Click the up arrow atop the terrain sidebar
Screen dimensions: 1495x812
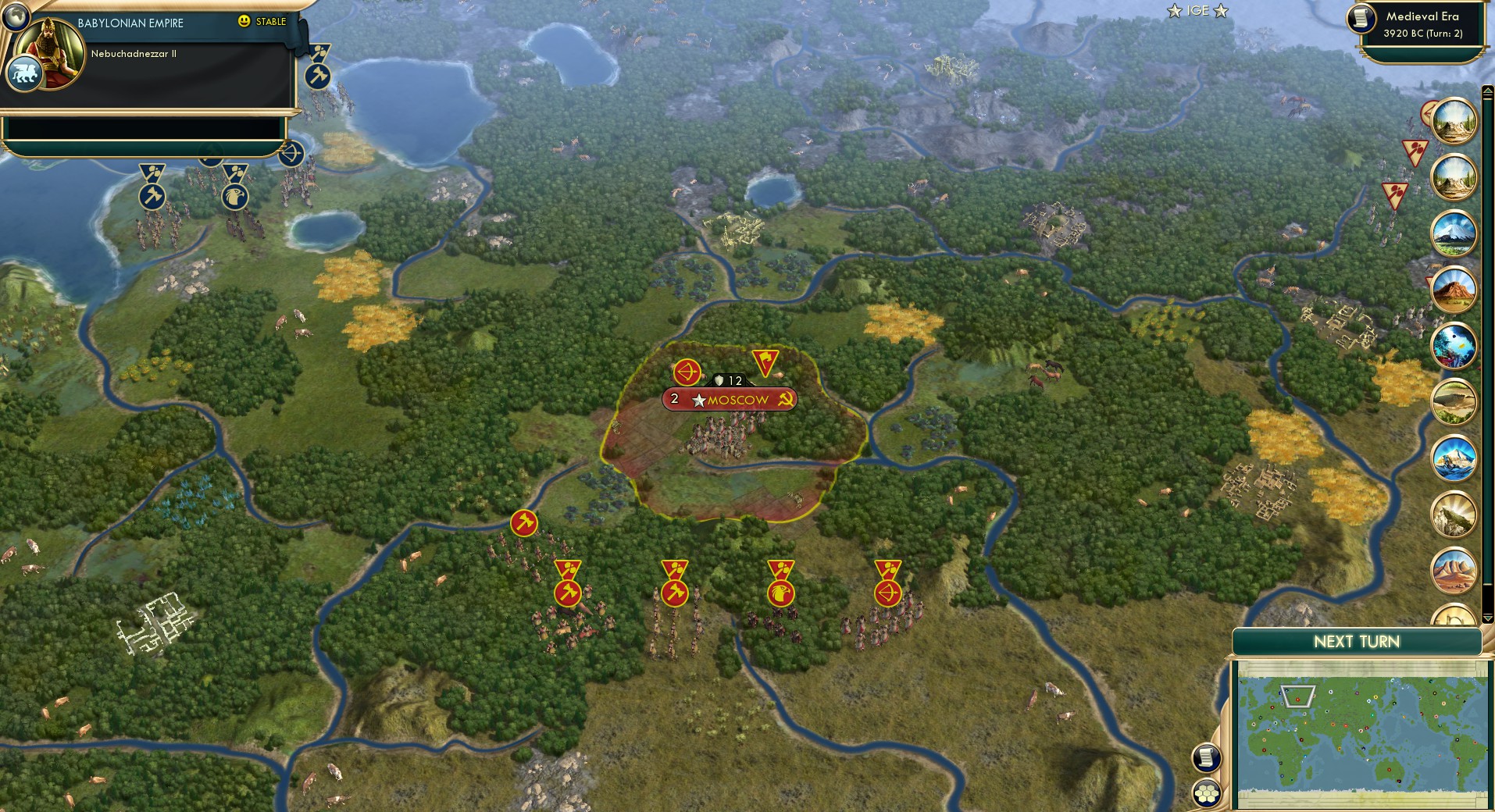pyautogui.click(x=1487, y=91)
